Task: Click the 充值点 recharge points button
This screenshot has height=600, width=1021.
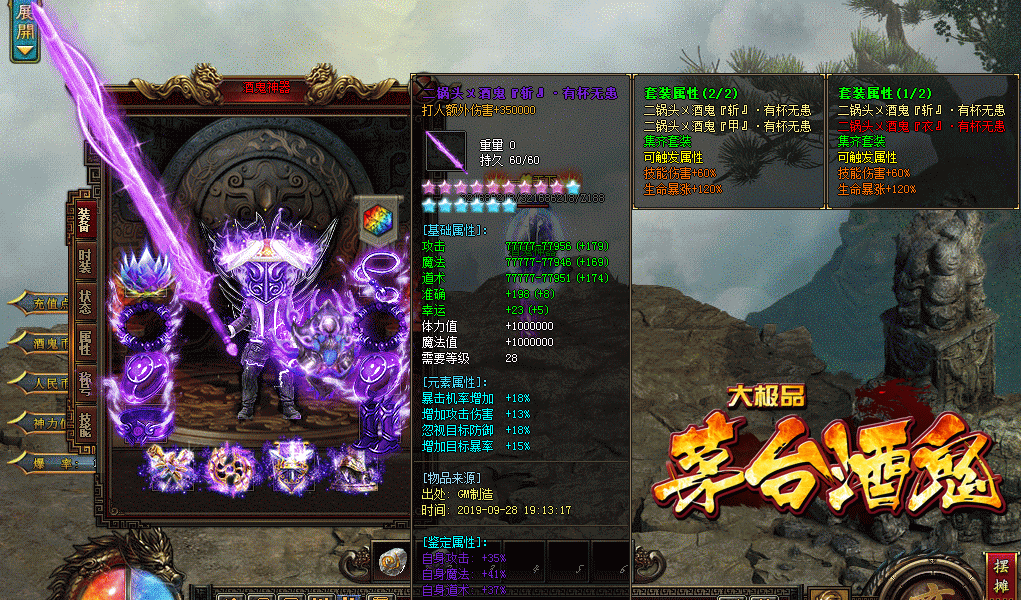Action: click(48, 302)
